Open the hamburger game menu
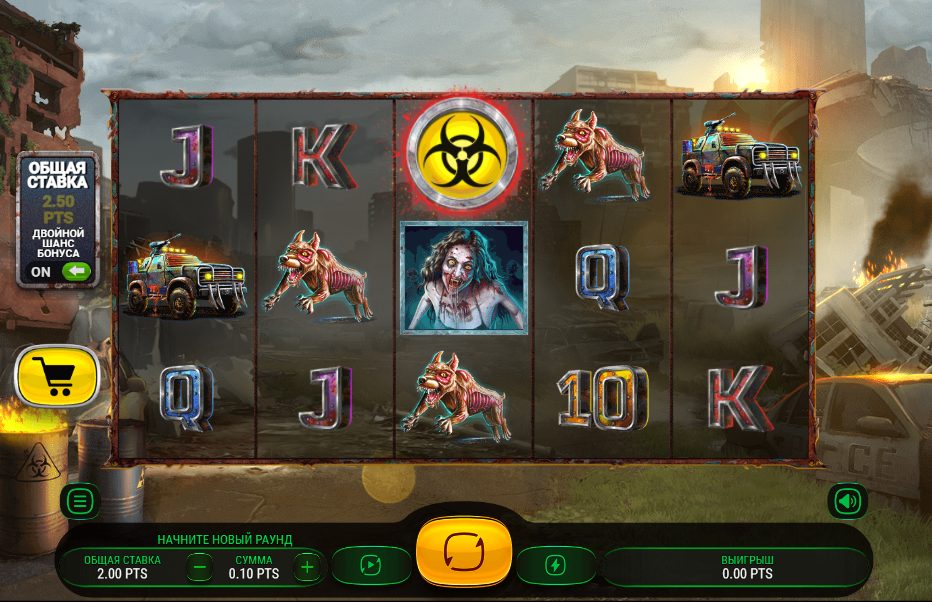The image size is (932, 602). [x=80, y=500]
